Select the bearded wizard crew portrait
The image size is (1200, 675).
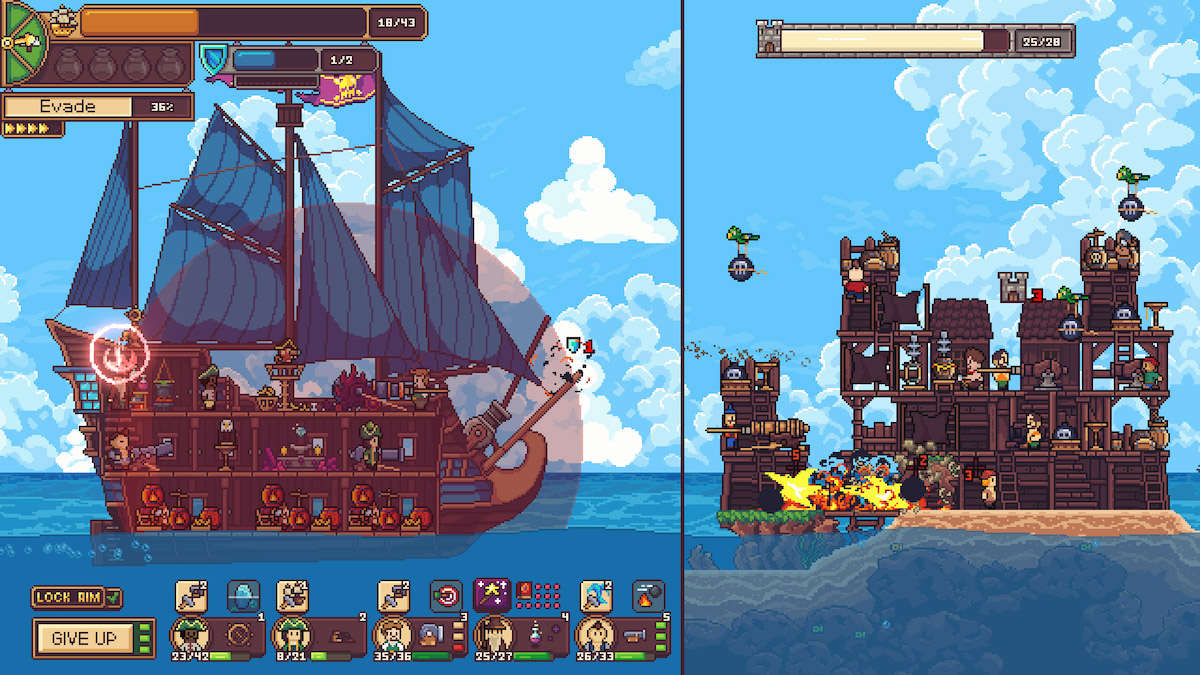pos(492,634)
